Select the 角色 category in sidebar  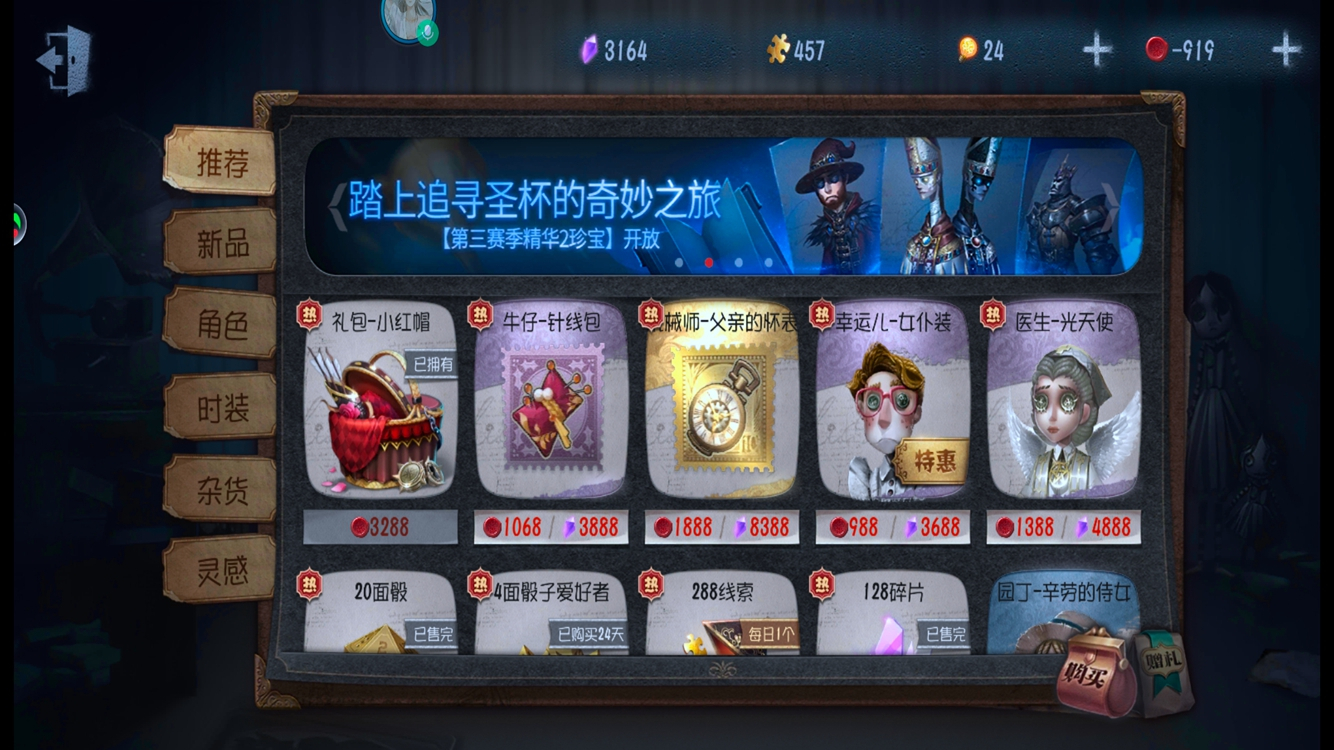(221, 324)
